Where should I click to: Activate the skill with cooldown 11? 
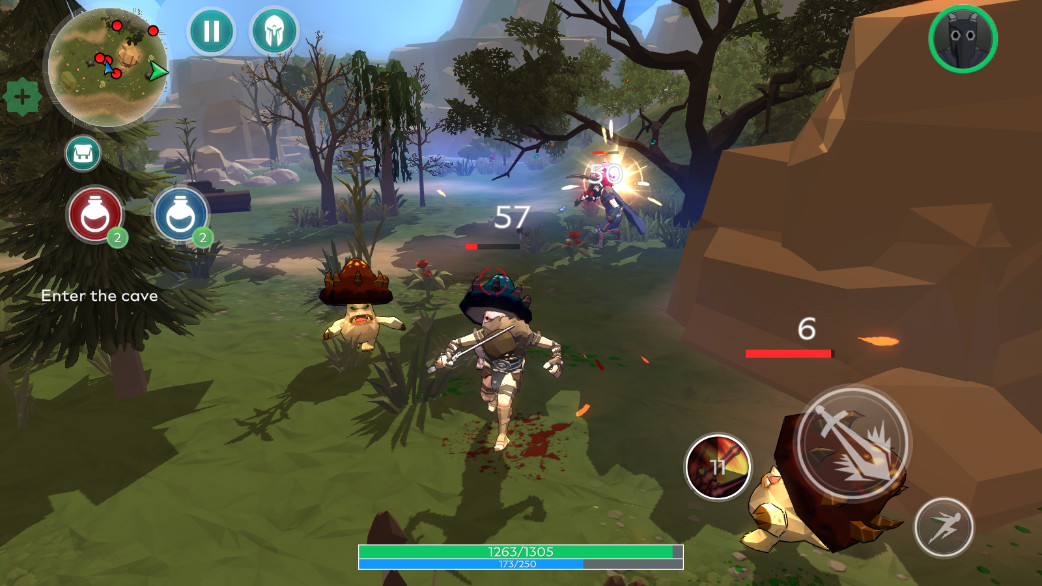pyautogui.click(x=718, y=467)
